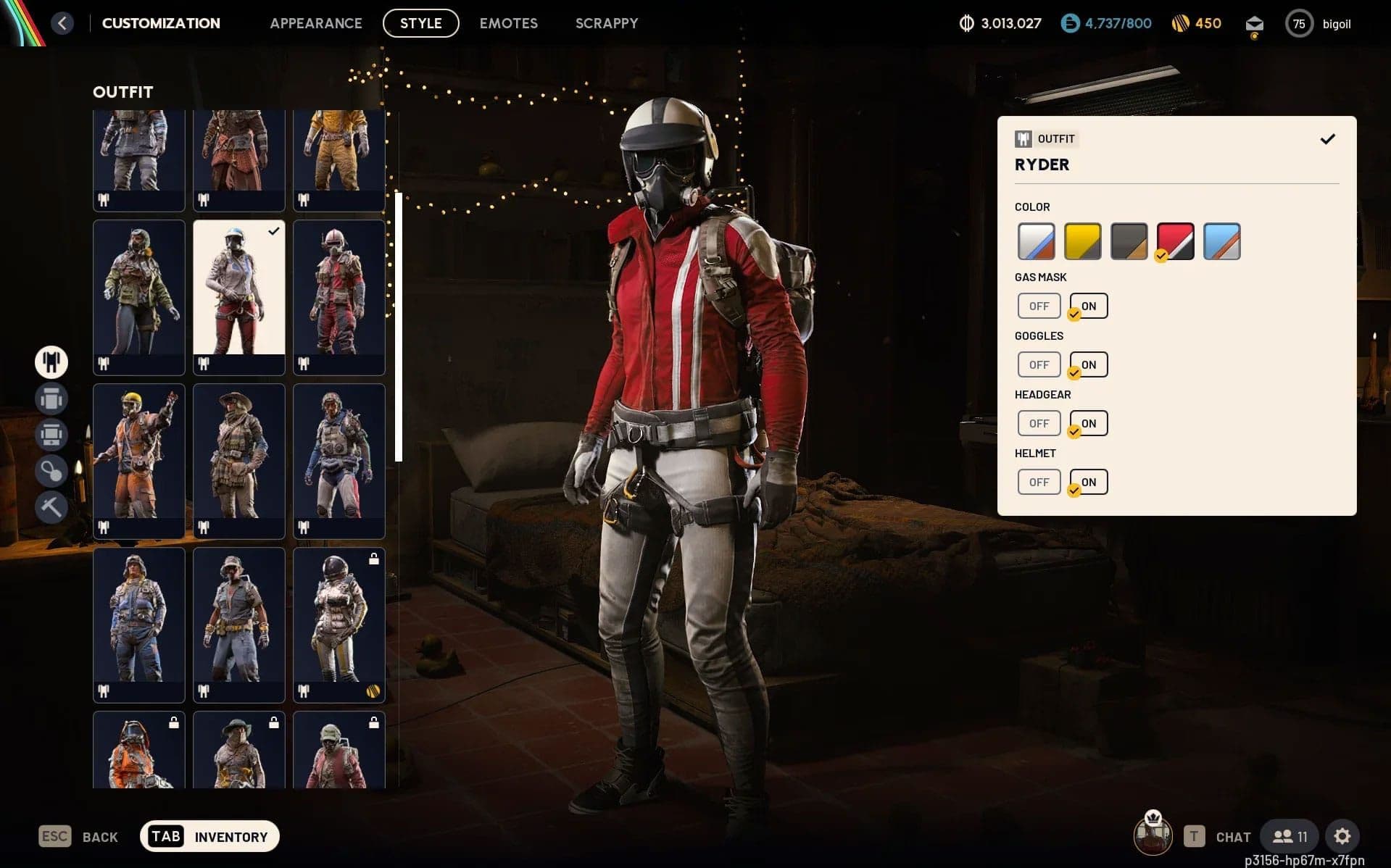The image size is (1391, 868).
Task: Disable the Goggles
Action: click(1039, 364)
